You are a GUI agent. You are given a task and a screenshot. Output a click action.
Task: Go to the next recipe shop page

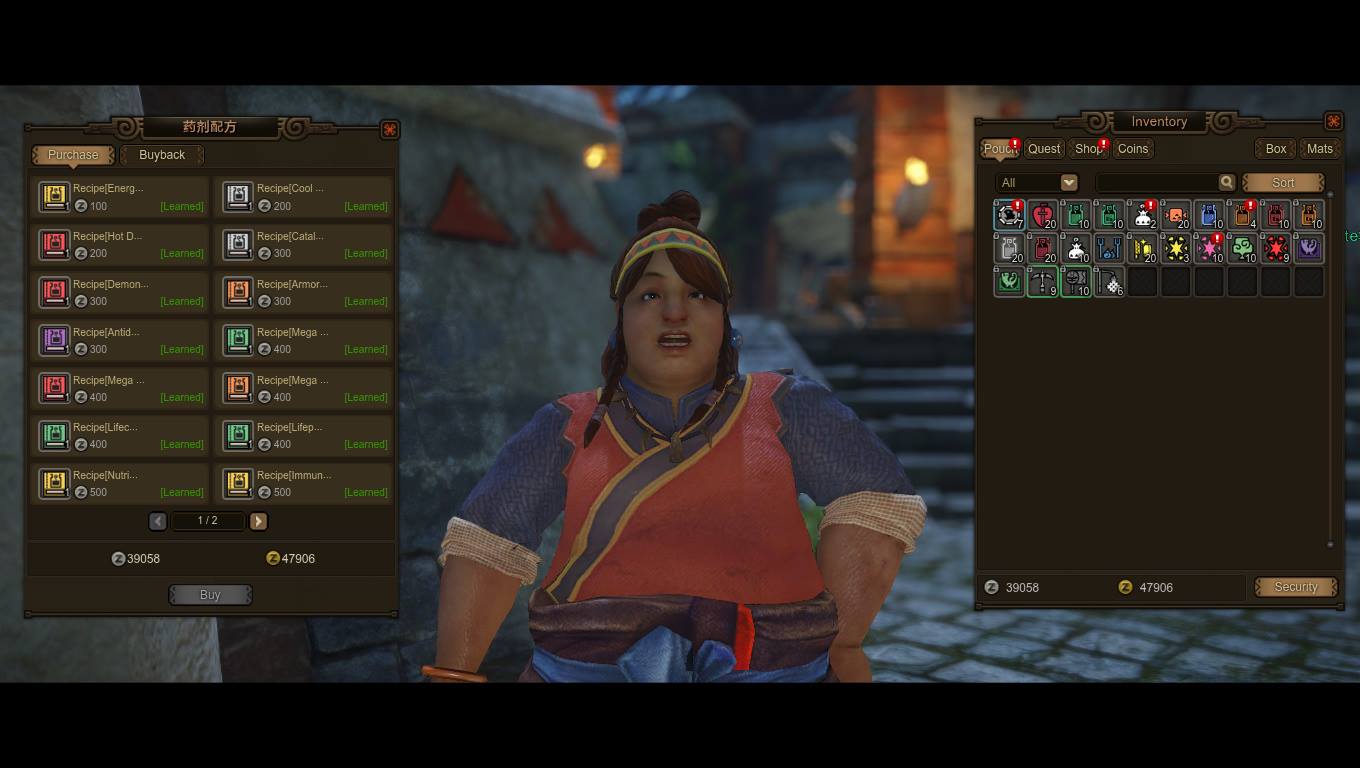pos(258,521)
